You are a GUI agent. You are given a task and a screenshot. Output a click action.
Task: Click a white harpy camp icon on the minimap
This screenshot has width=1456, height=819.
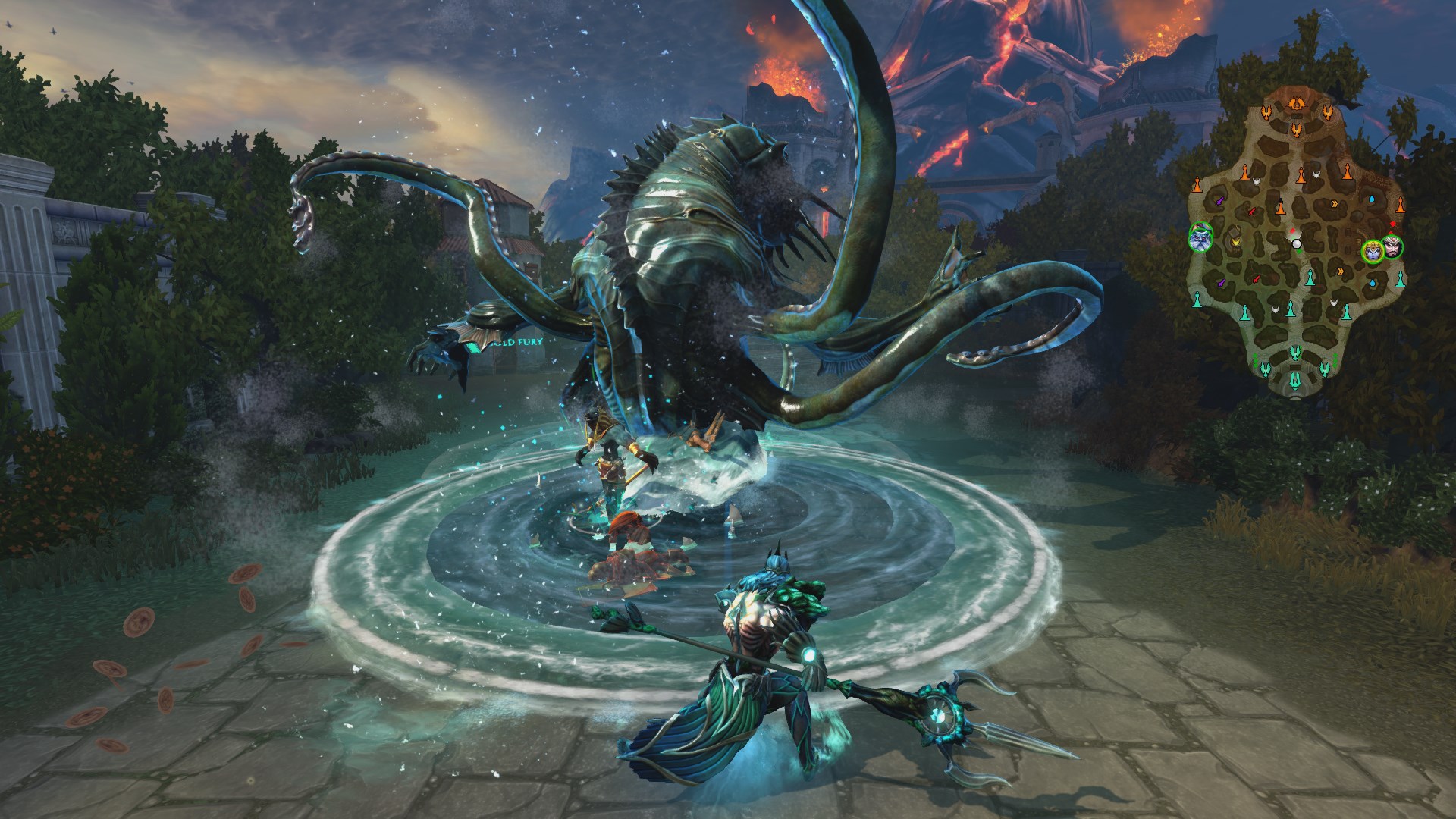(1256, 180)
